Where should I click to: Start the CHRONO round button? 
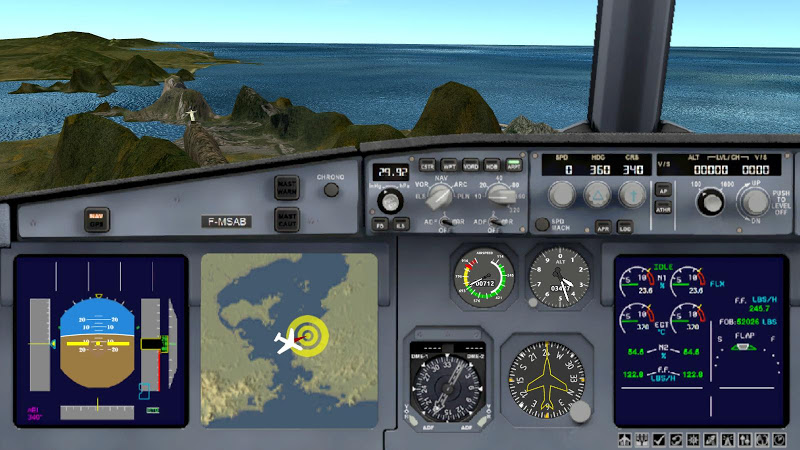(x=330, y=190)
